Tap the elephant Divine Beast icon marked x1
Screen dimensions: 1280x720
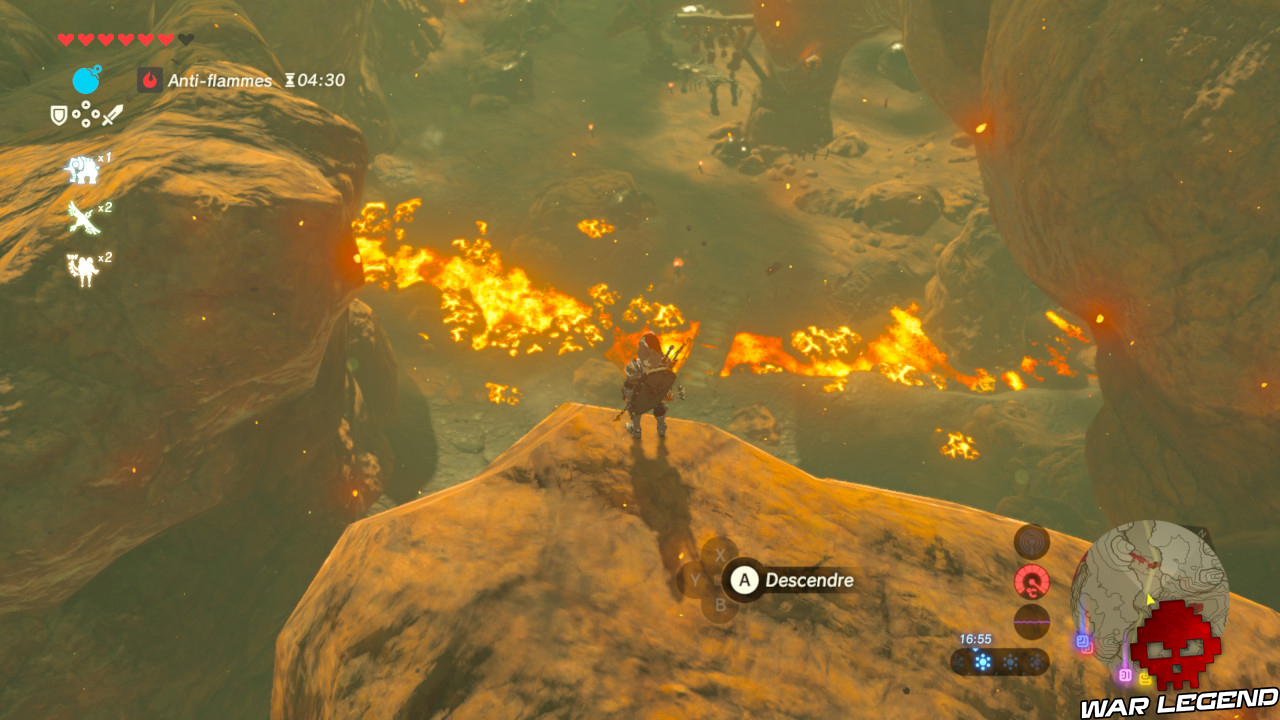[x=82, y=172]
